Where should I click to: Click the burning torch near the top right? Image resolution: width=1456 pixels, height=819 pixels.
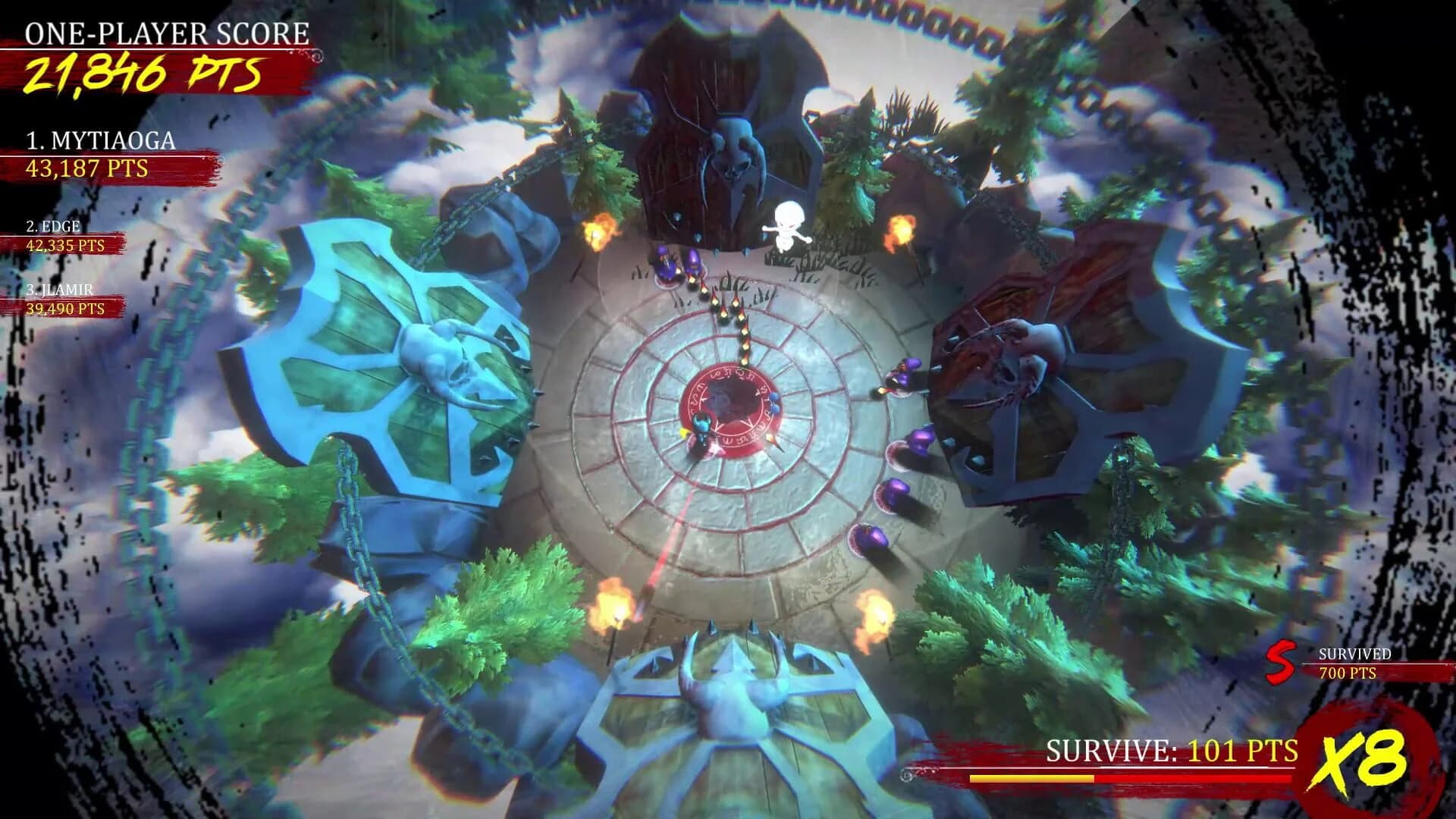tap(902, 227)
